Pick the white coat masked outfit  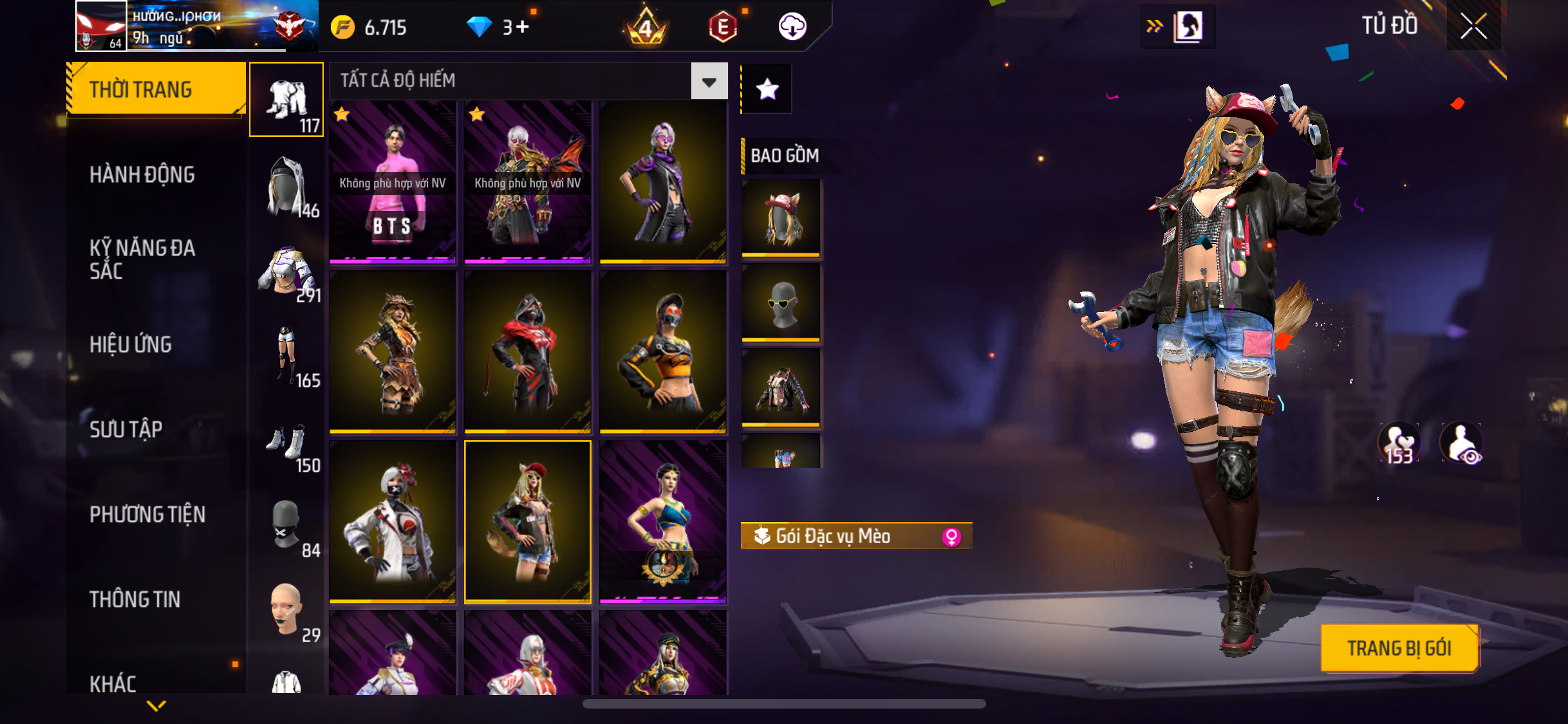[x=393, y=521]
